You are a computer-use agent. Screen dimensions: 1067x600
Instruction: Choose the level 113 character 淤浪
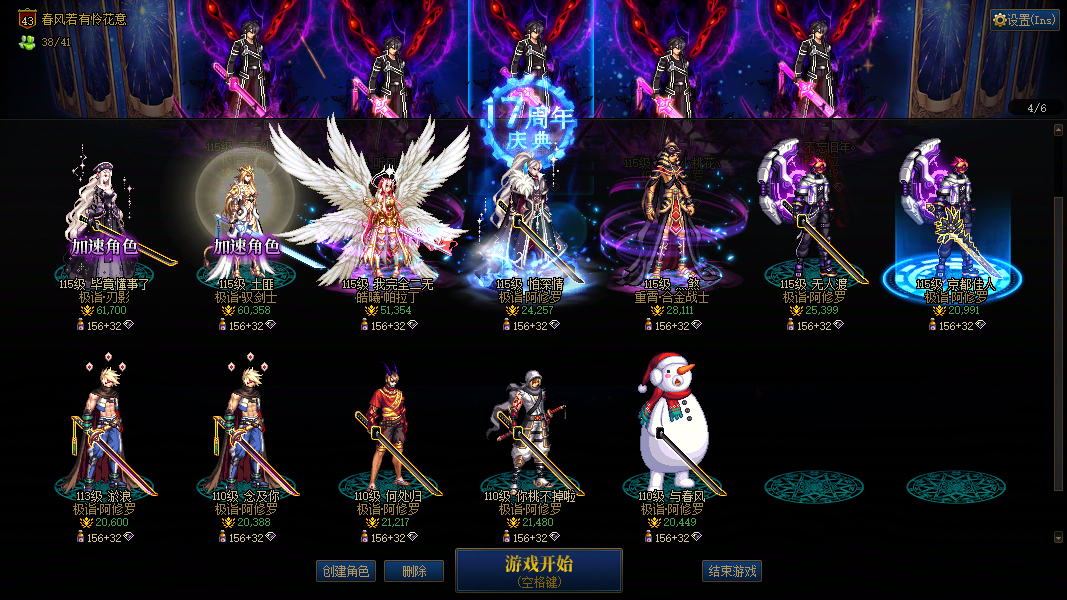click(104, 430)
